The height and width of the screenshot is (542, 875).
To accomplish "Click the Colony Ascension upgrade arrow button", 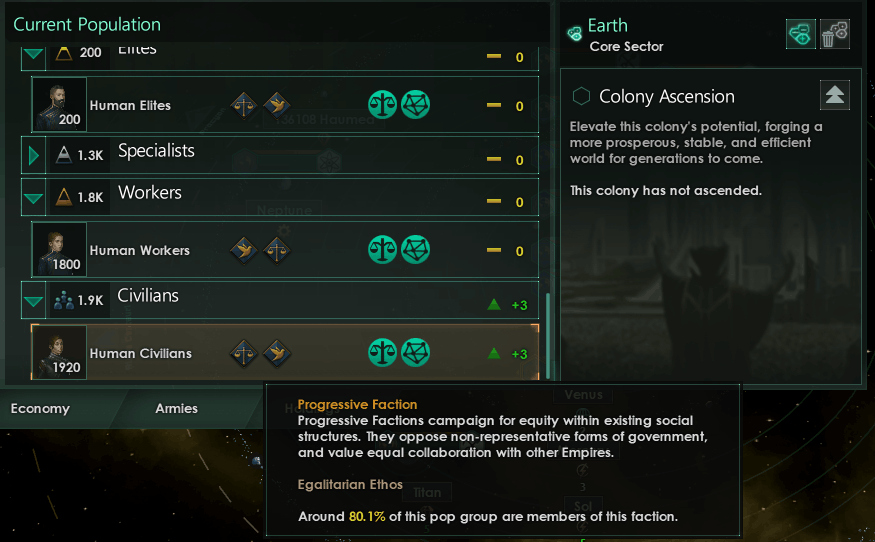I will point(835,95).
